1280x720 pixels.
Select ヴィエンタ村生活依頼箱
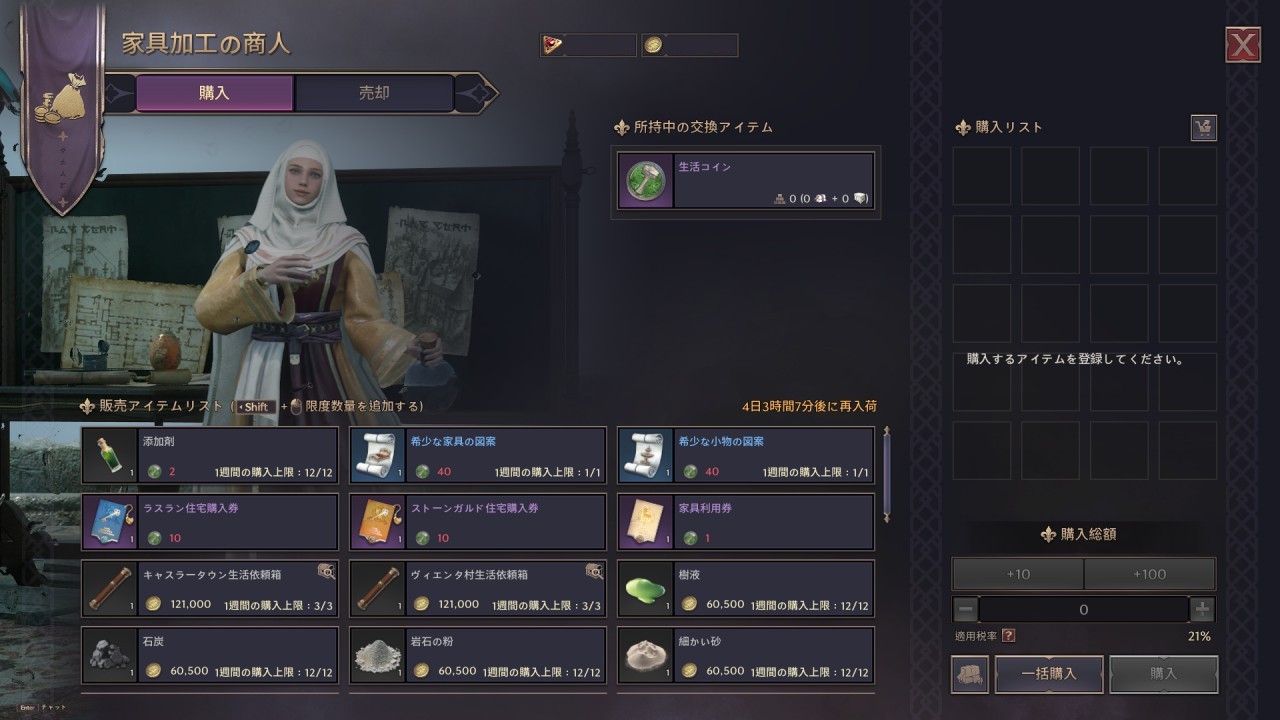pos(478,589)
